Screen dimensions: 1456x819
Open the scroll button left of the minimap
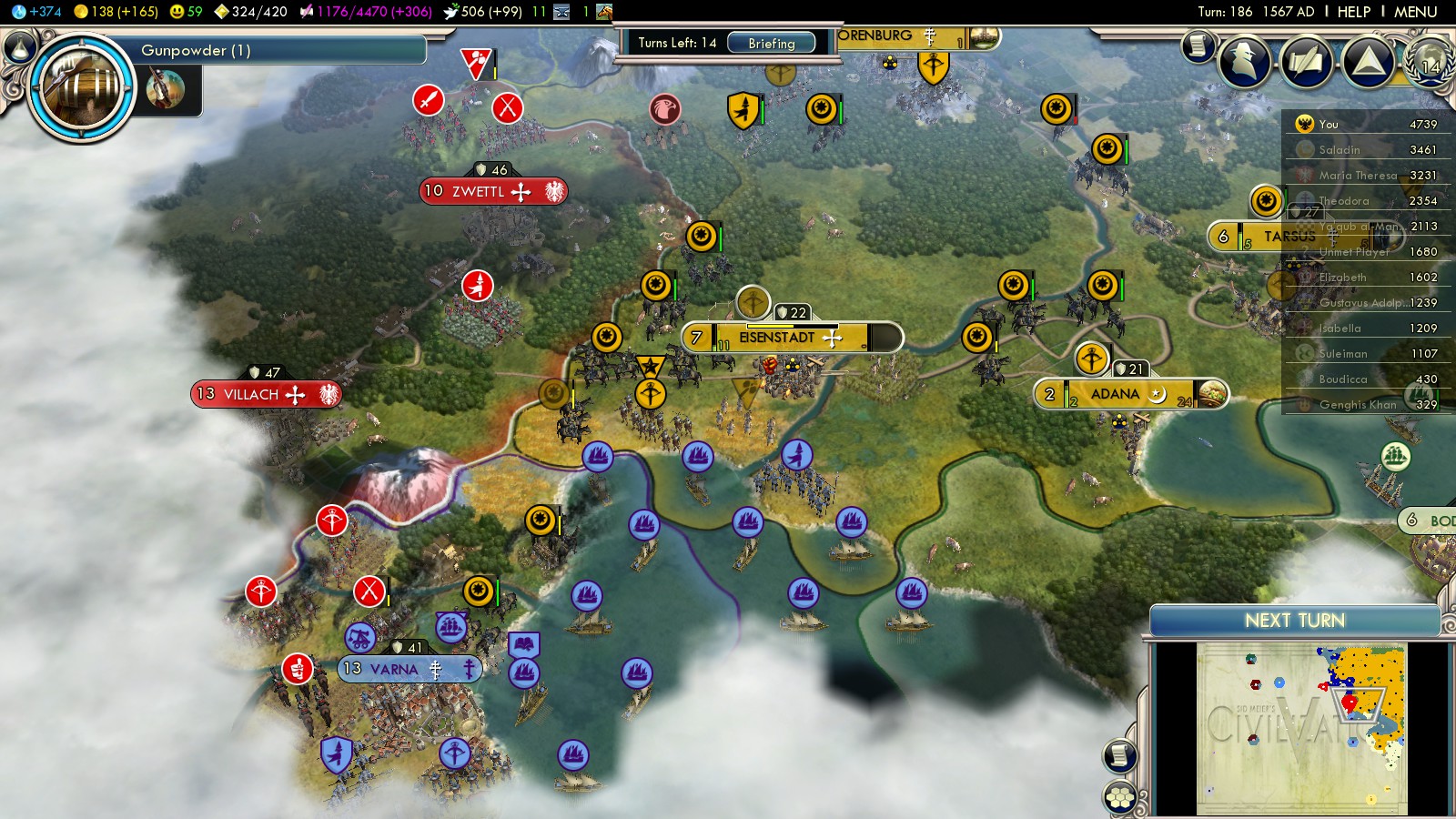(1119, 755)
